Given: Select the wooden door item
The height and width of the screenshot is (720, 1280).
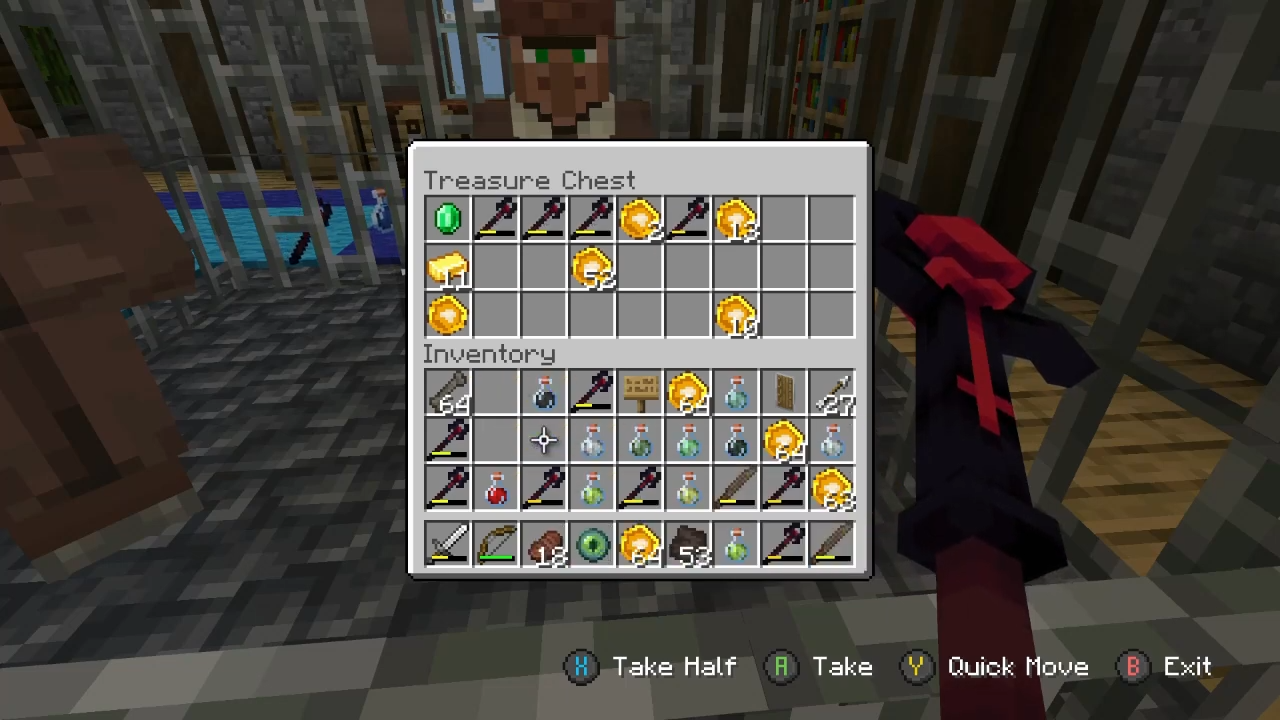Looking at the screenshot, I should [x=783, y=393].
